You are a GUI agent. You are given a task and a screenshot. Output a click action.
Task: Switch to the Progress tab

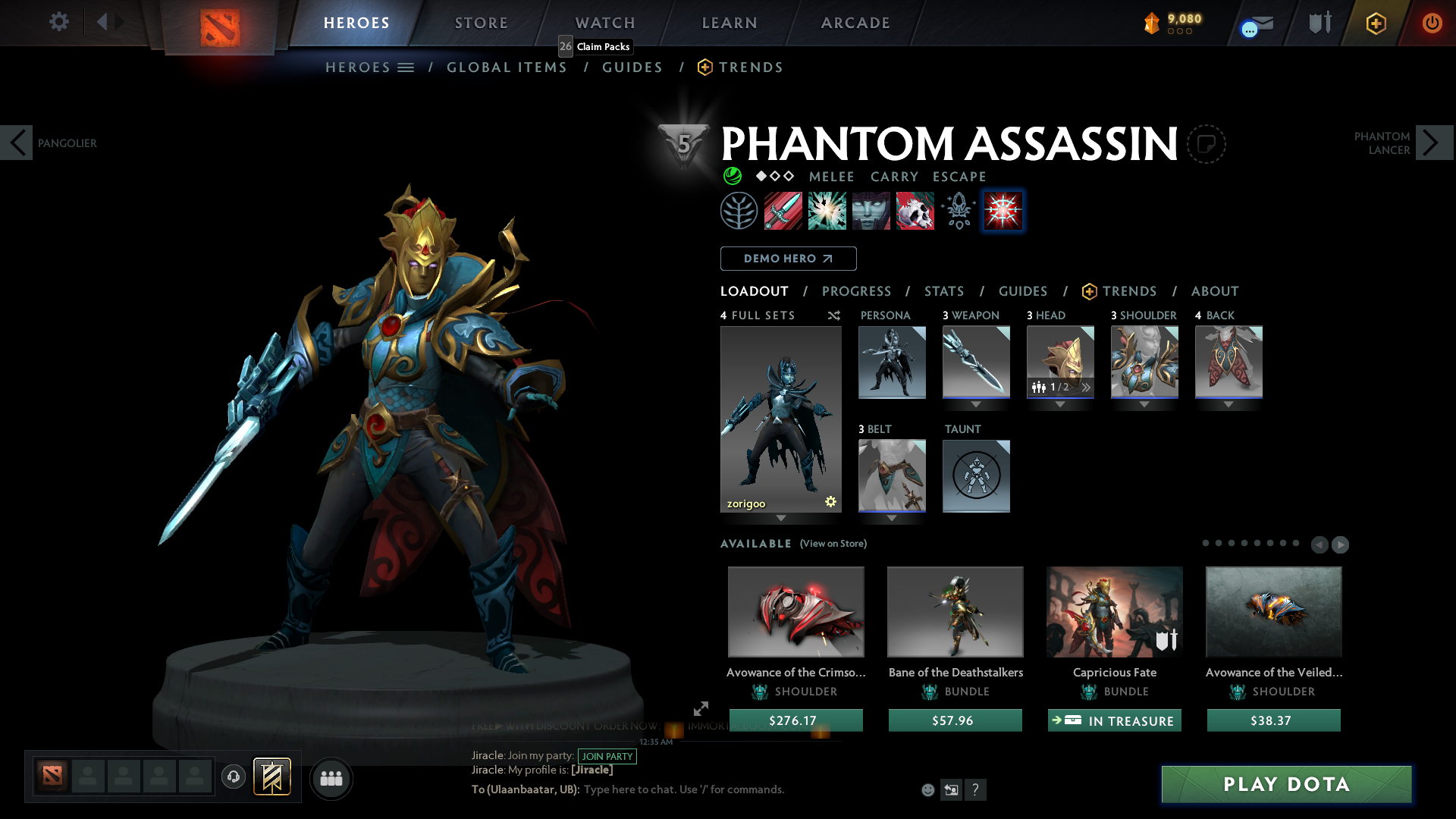click(857, 291)
